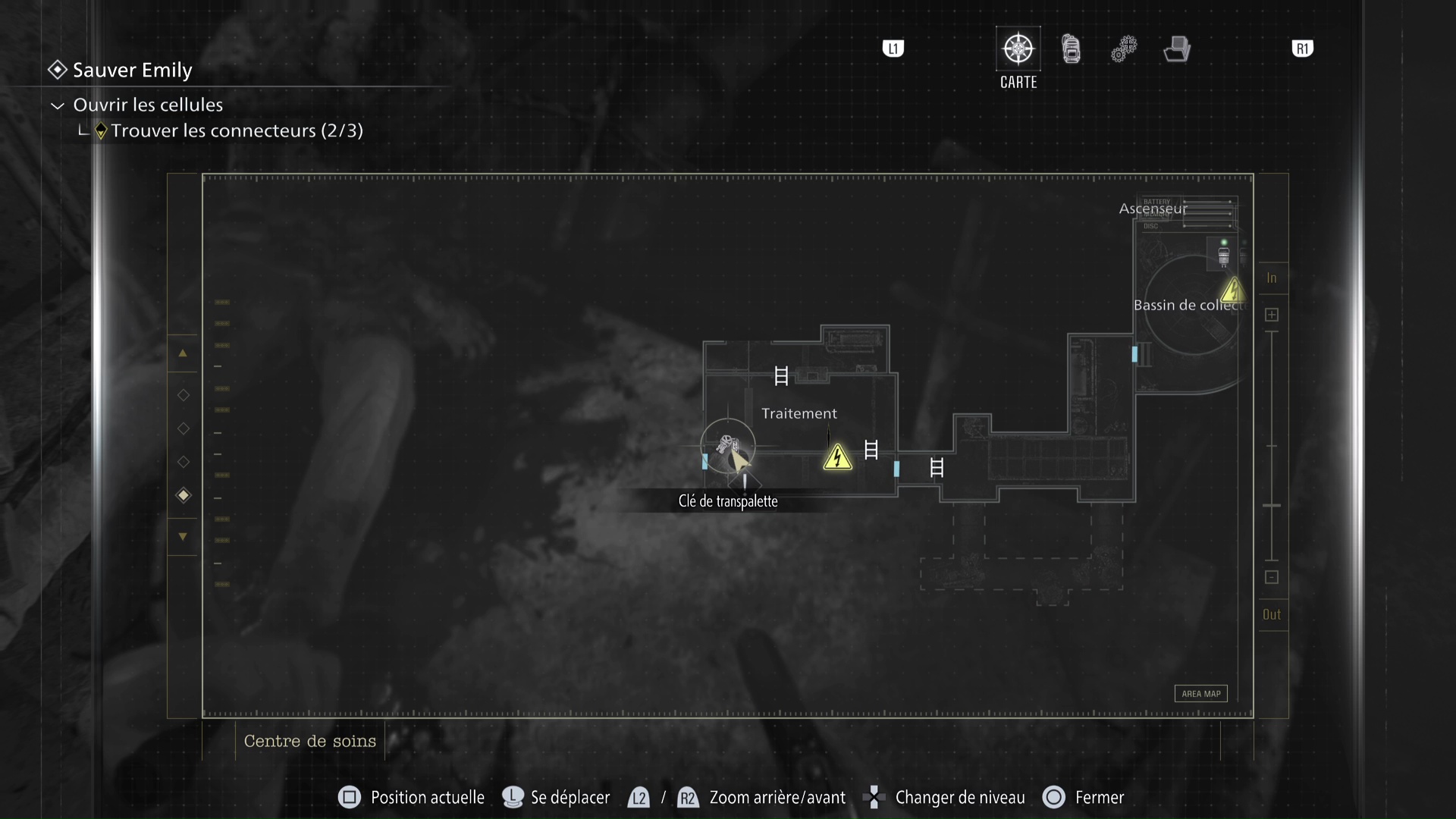Click the hazard icon near Bassin de collecte
1456x819 pixels.
pos(1235,290)
